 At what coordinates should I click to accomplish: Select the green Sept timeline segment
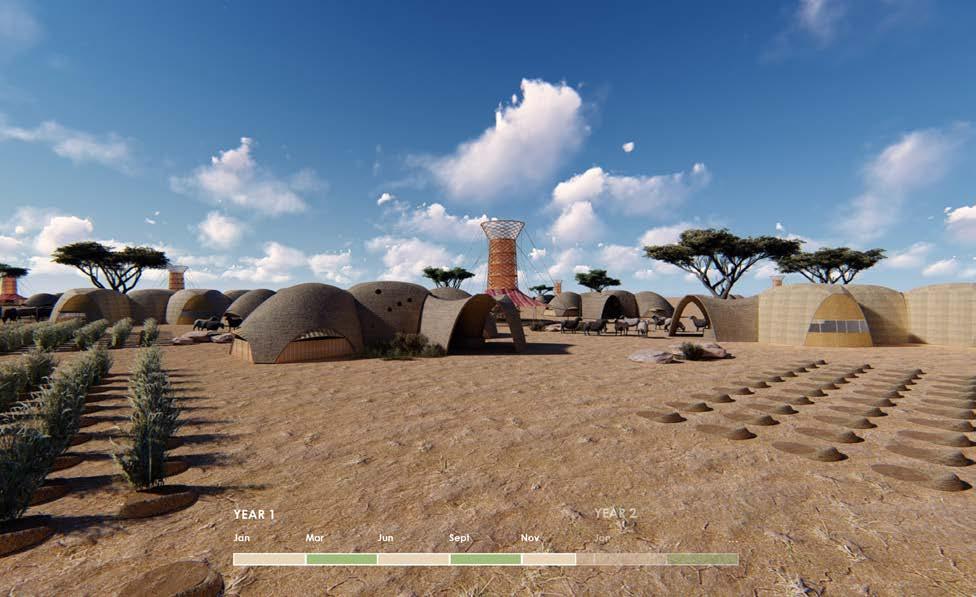click(485, 559)
